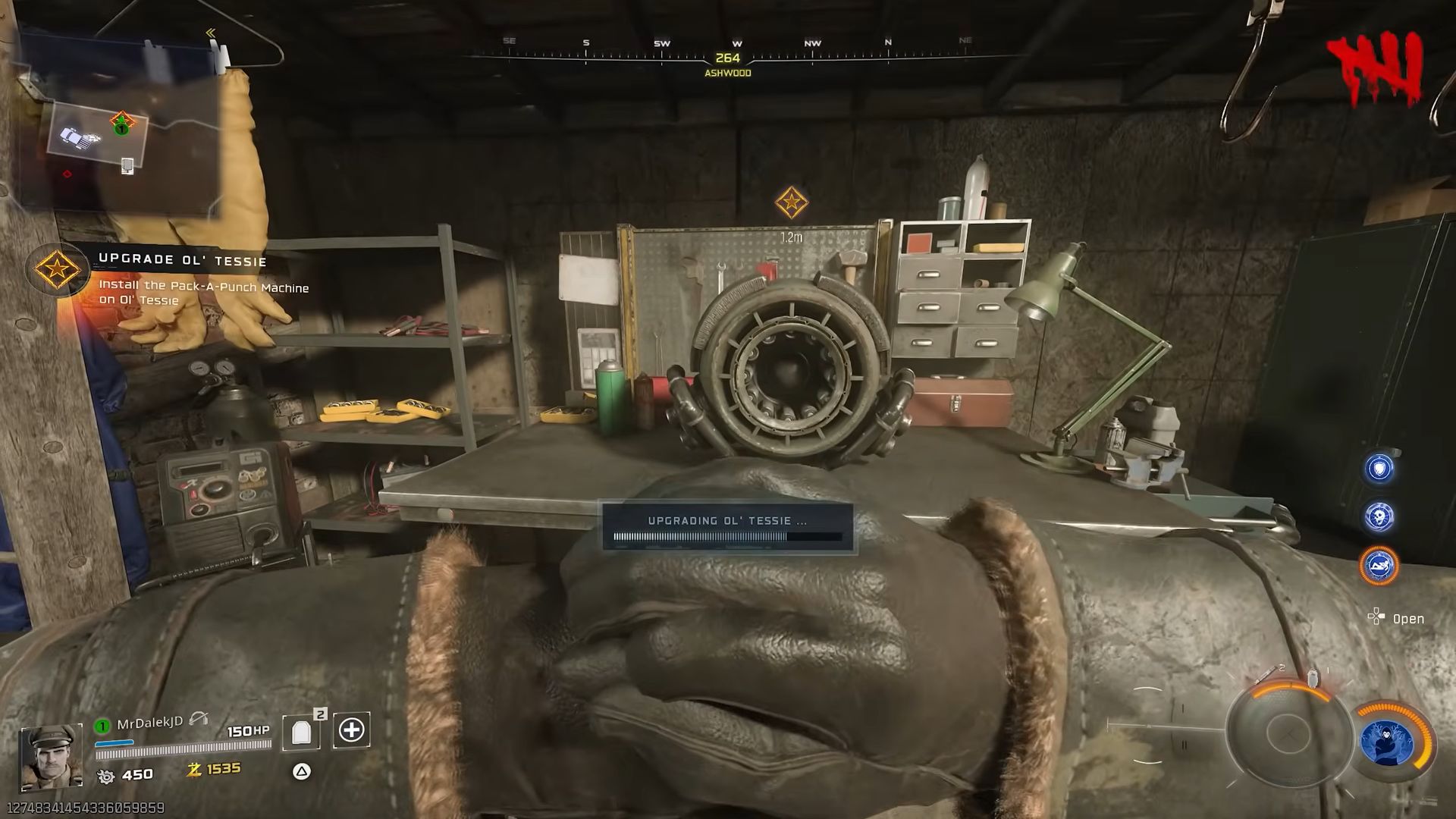The image size is (1456, 819).
Task: Click the objective star waypoint marker
Action: [x=791, y=202]
